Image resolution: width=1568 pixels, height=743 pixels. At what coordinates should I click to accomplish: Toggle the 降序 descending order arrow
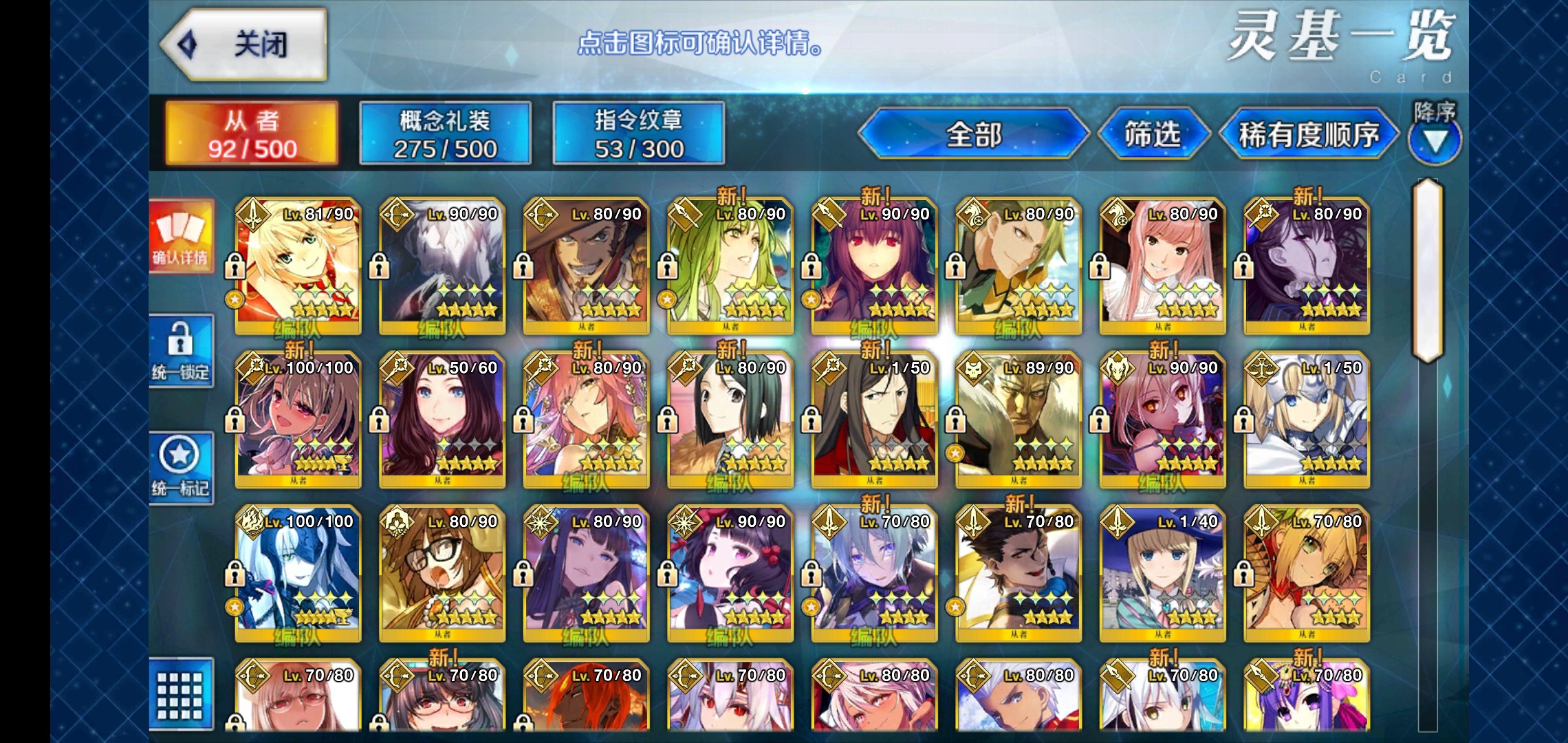pyautogui.click(x=1435, y=140)
